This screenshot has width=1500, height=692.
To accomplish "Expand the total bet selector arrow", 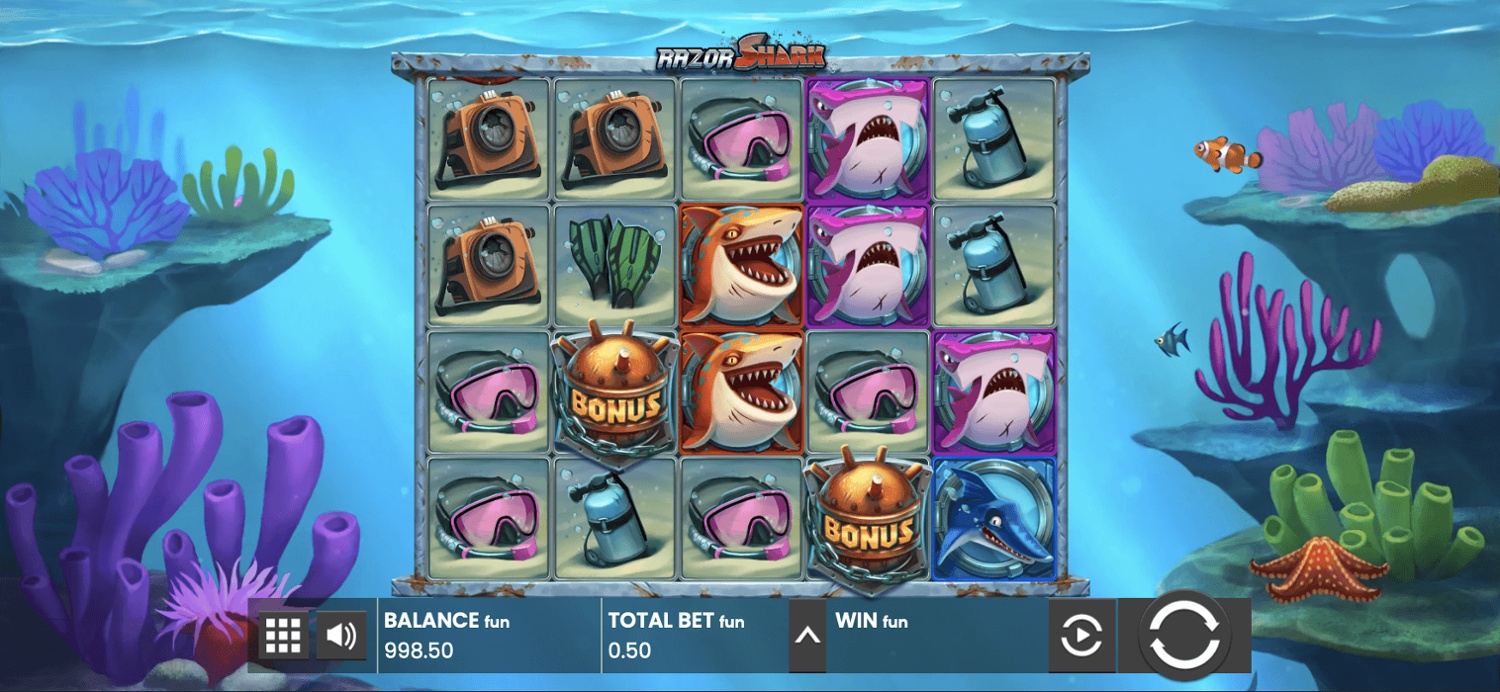I will tap(807, 636).
